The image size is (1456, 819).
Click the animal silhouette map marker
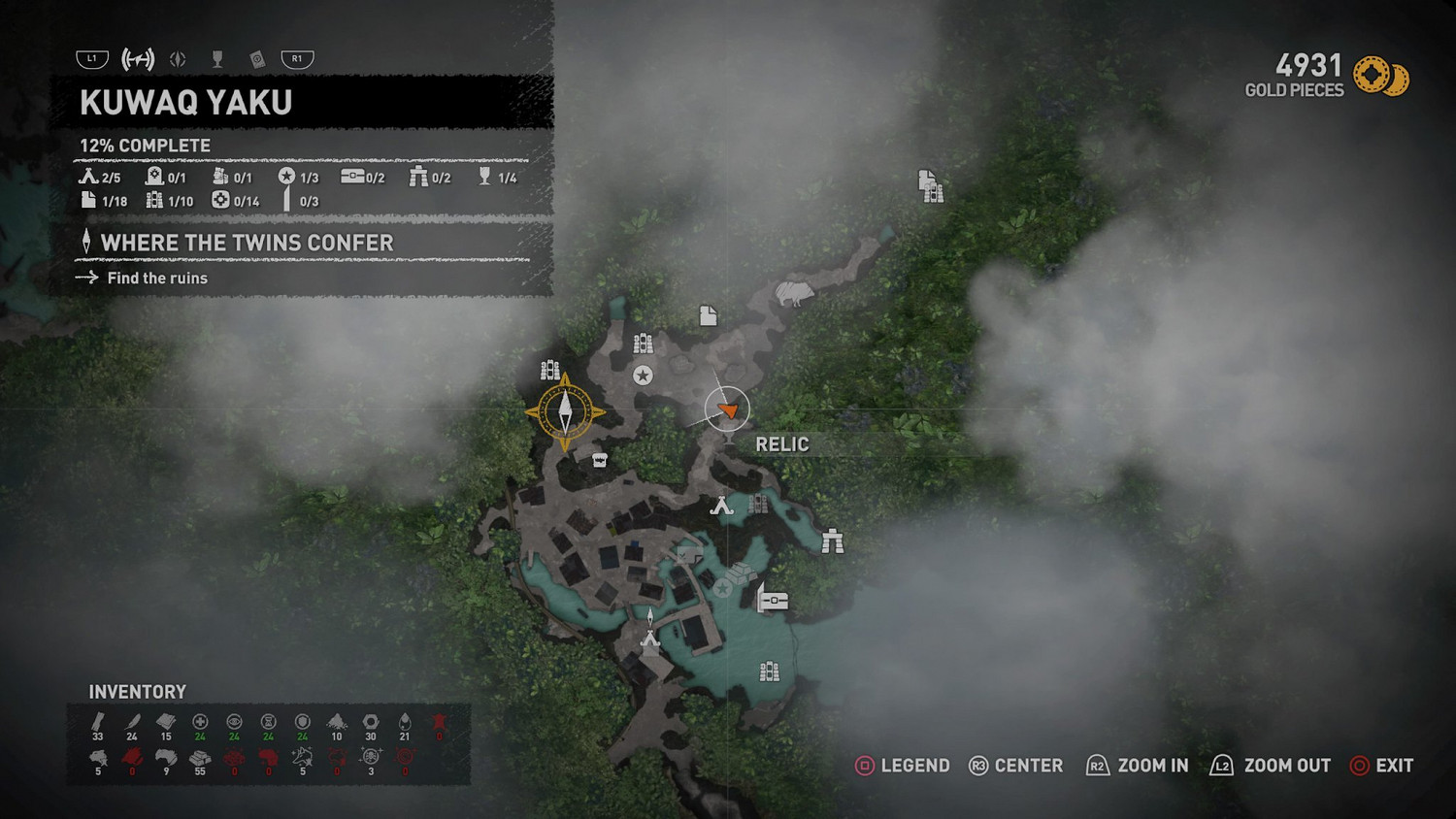tap(794, 291)
